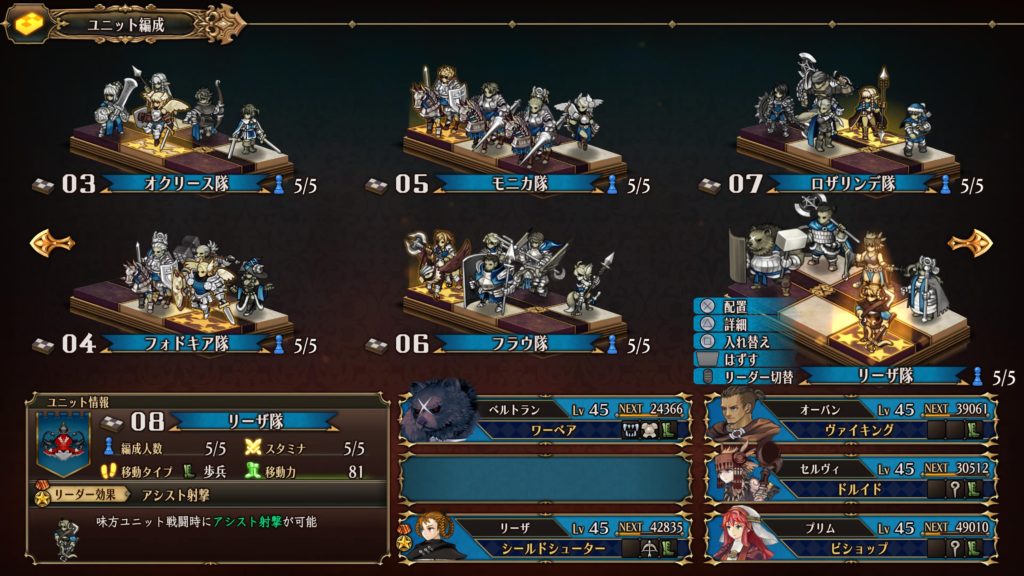Screen dimensions: 1024x576
Task: Open the 詳細 details option
Action: tap(733, 324)
